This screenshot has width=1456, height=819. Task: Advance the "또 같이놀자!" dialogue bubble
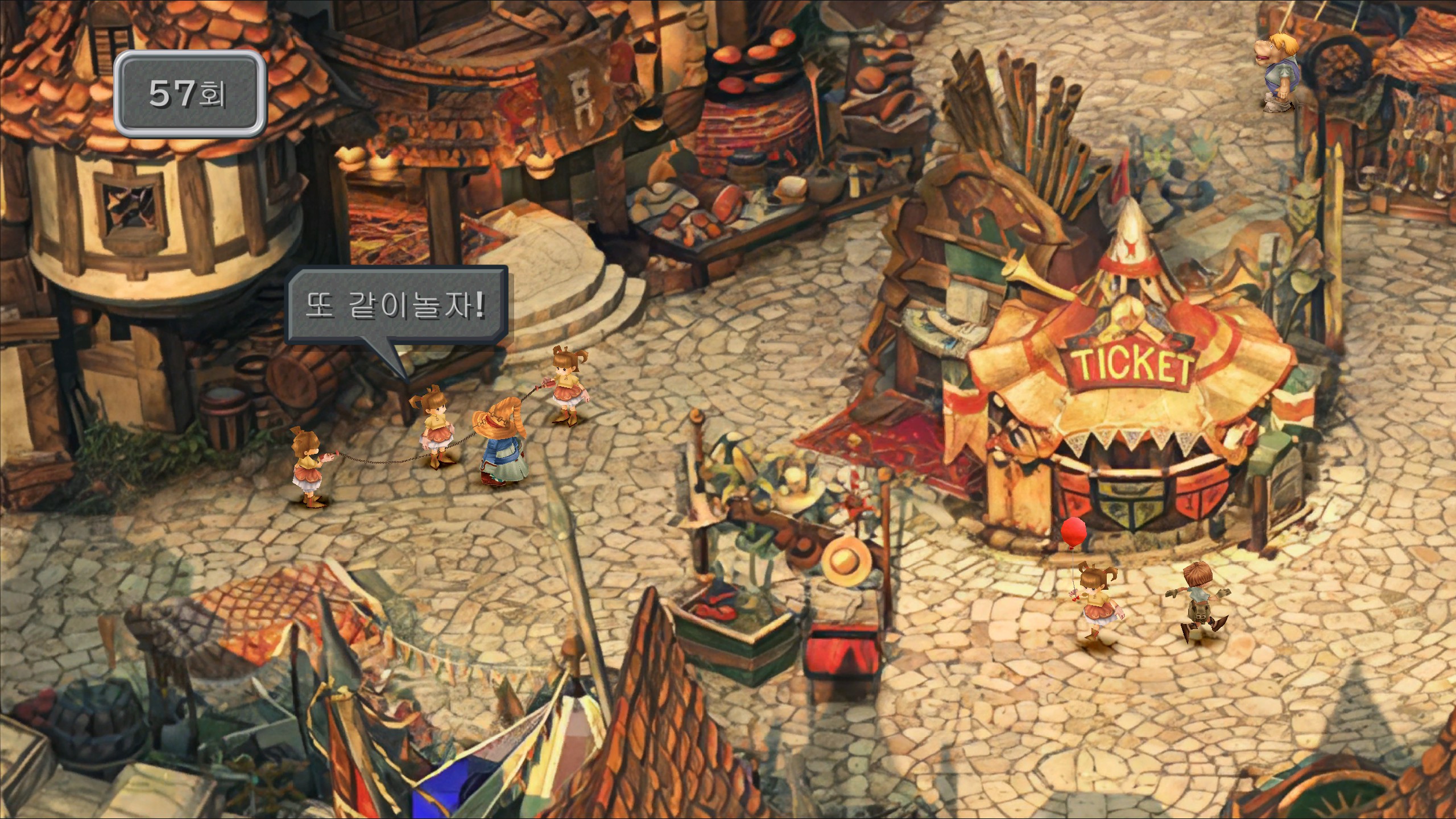[396, 307]
